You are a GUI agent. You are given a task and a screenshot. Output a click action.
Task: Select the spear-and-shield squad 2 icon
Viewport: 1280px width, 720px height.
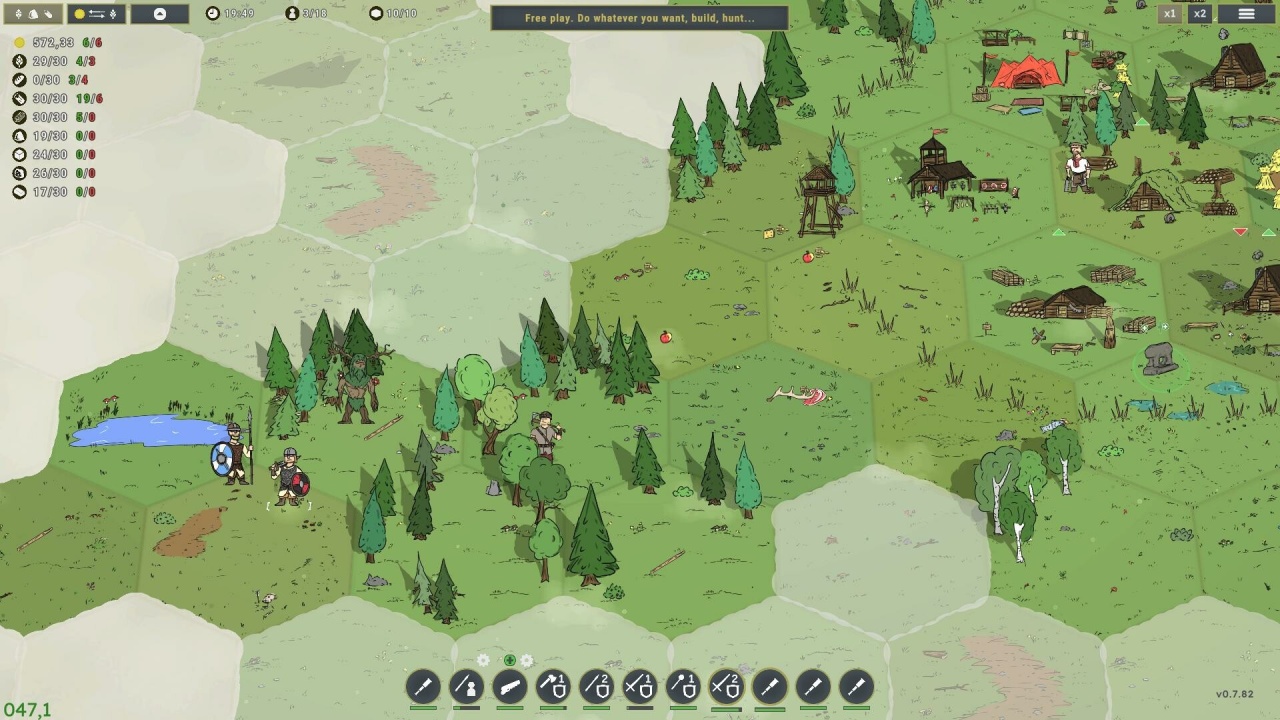596,687
